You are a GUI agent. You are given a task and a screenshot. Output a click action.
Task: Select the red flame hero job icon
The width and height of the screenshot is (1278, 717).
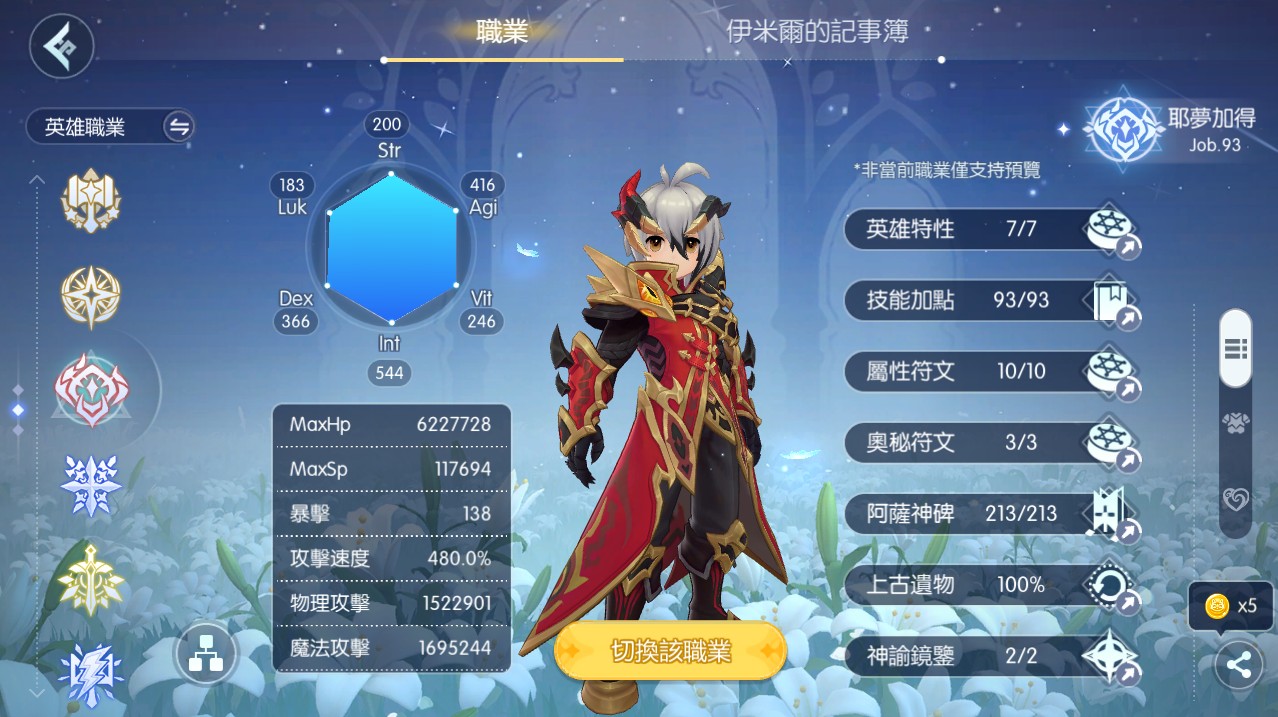[x=91, y=390]
